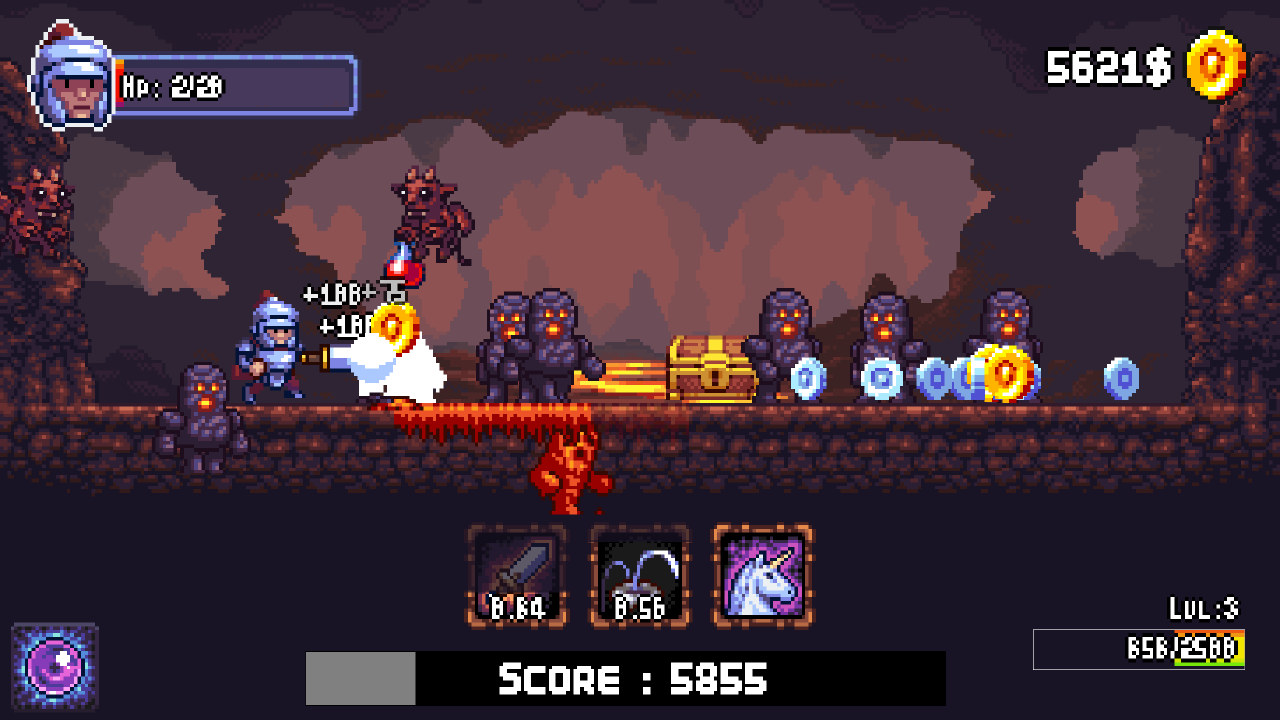Click the purple orb icon in bottom-left corner
Viewport: 1280px width, 720px height.
[x=55, y=665]
